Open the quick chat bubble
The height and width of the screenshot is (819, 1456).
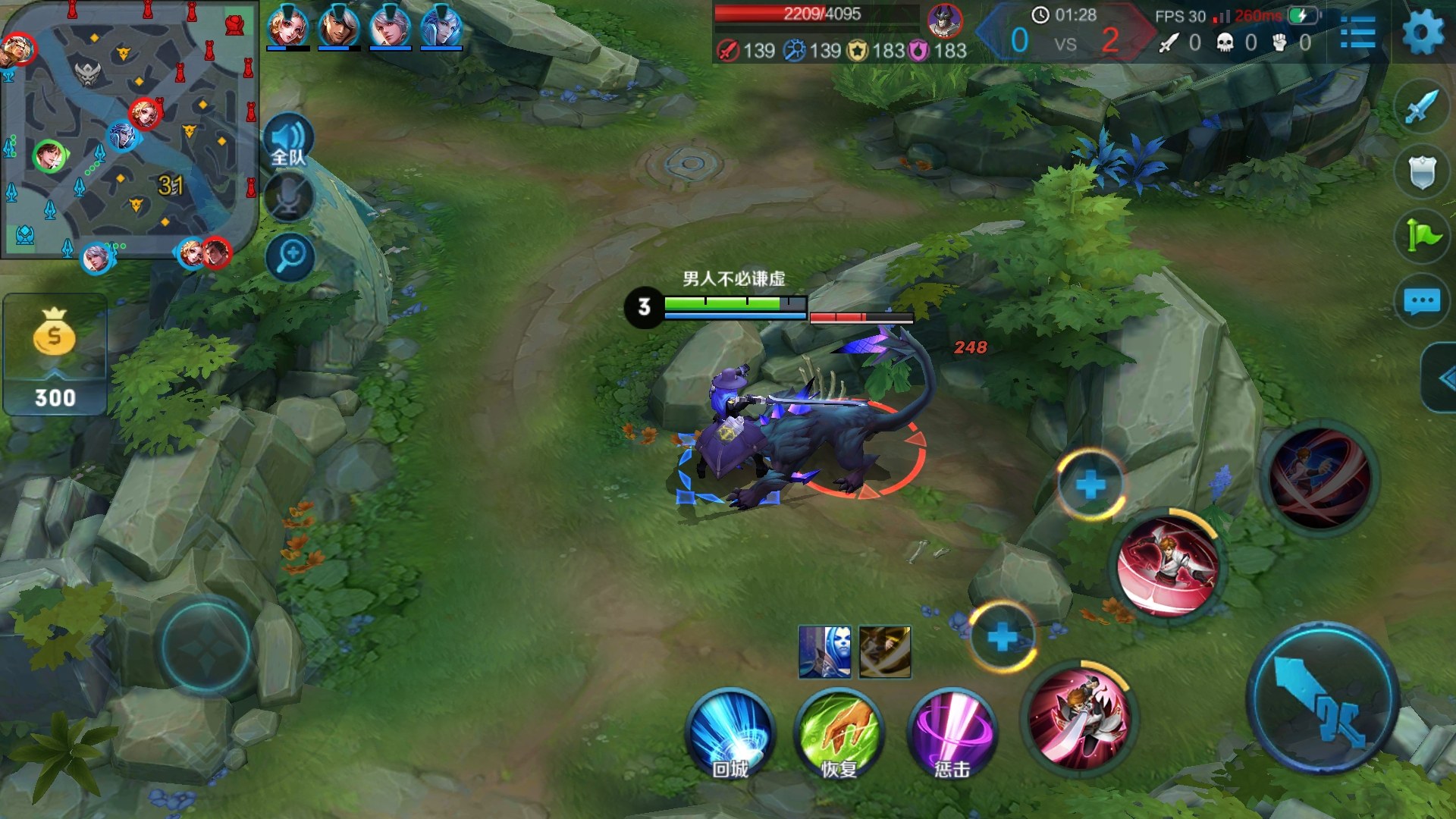1421,301
